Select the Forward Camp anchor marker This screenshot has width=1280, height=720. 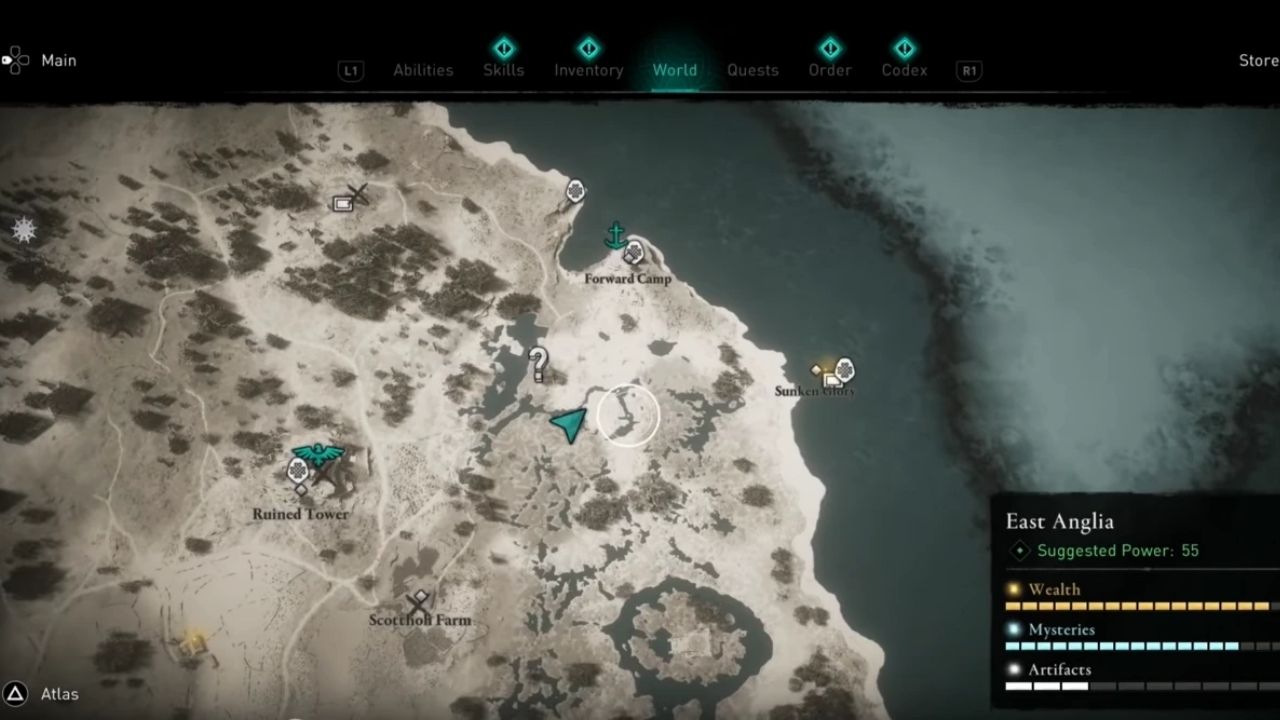[616, 236]
